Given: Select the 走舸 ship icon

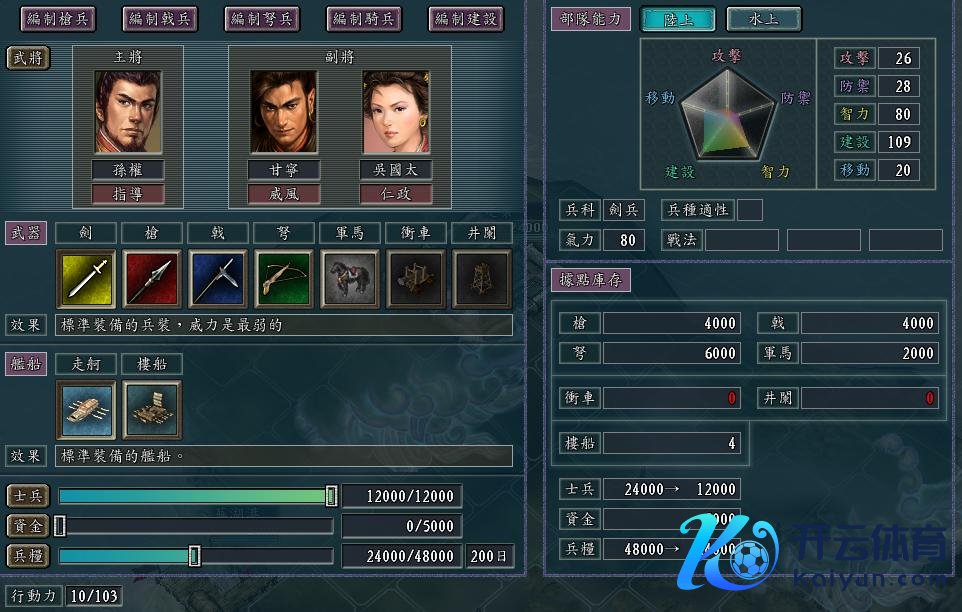Looking at the screenshot, I should 87,409.
